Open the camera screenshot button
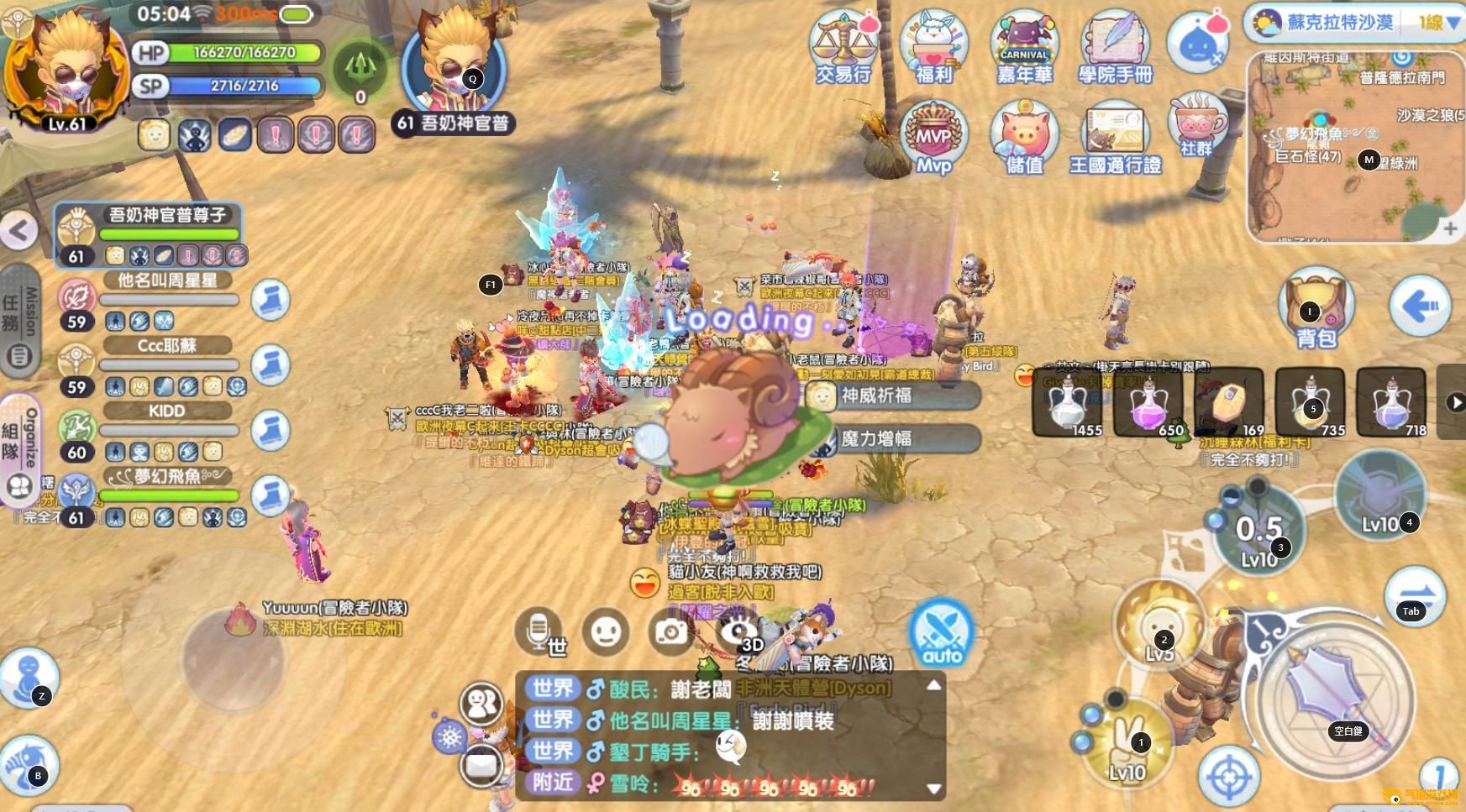The width and height of the screenshot is (1466, 812). coord(670,631)
